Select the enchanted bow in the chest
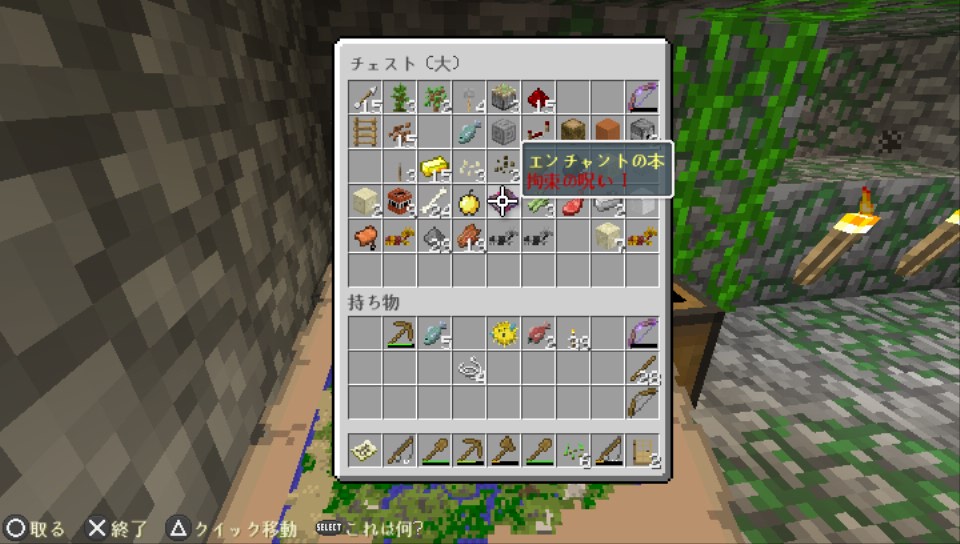 pos(641,98)
